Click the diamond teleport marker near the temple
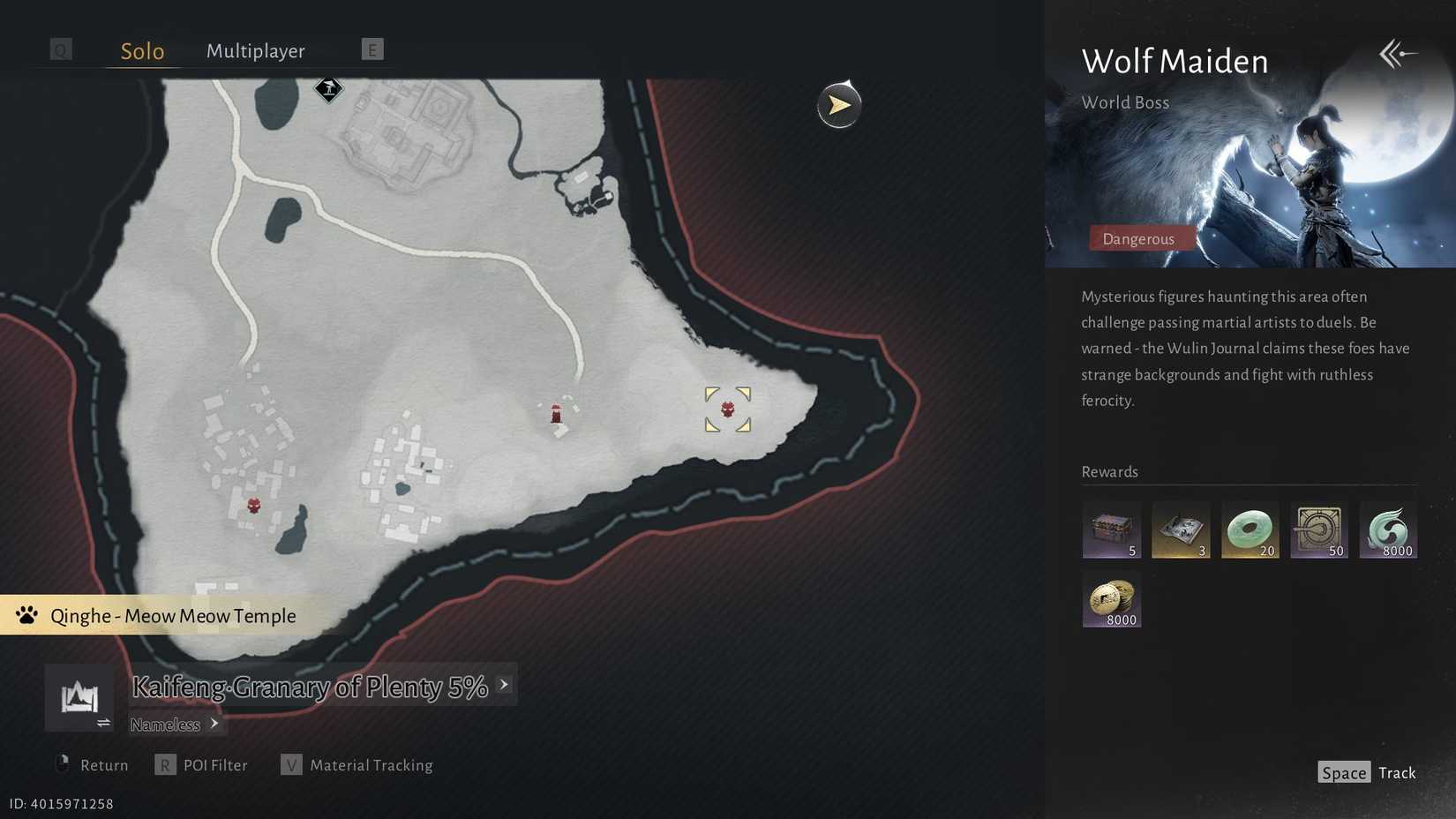This screenshot has width=1456, height=819. [x=327, y=89]
